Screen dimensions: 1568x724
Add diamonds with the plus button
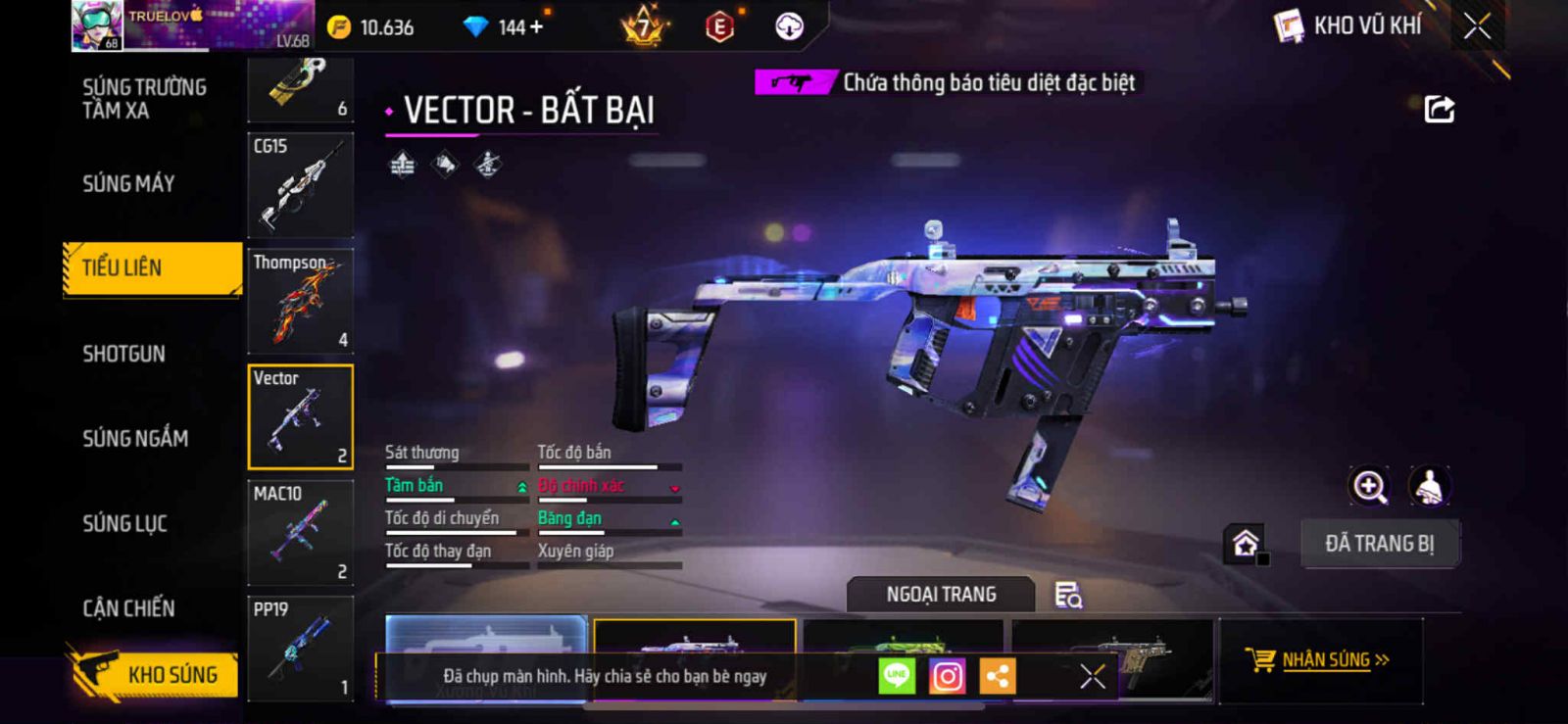point(535,27)
